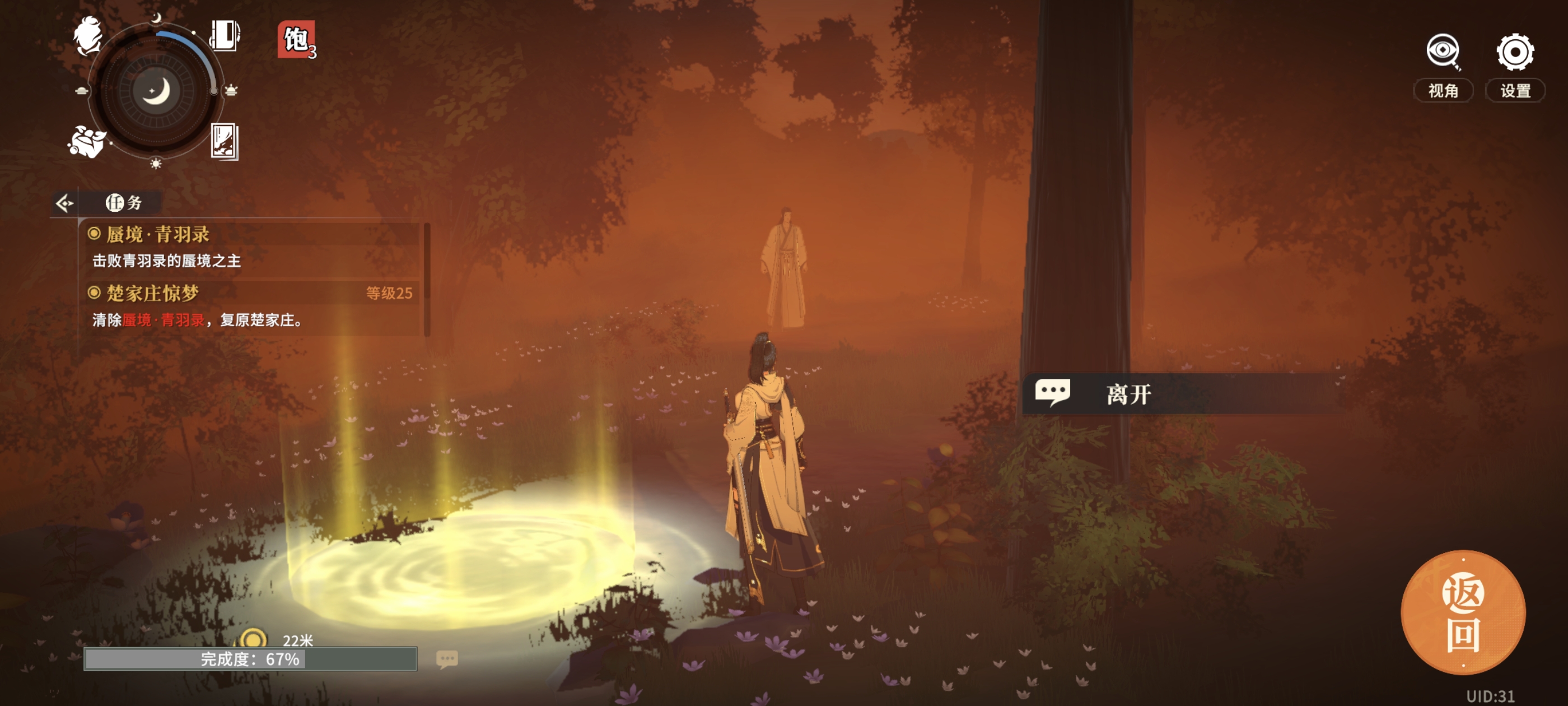Switch camera with the 视角 eye button

tap(1443, 64)
